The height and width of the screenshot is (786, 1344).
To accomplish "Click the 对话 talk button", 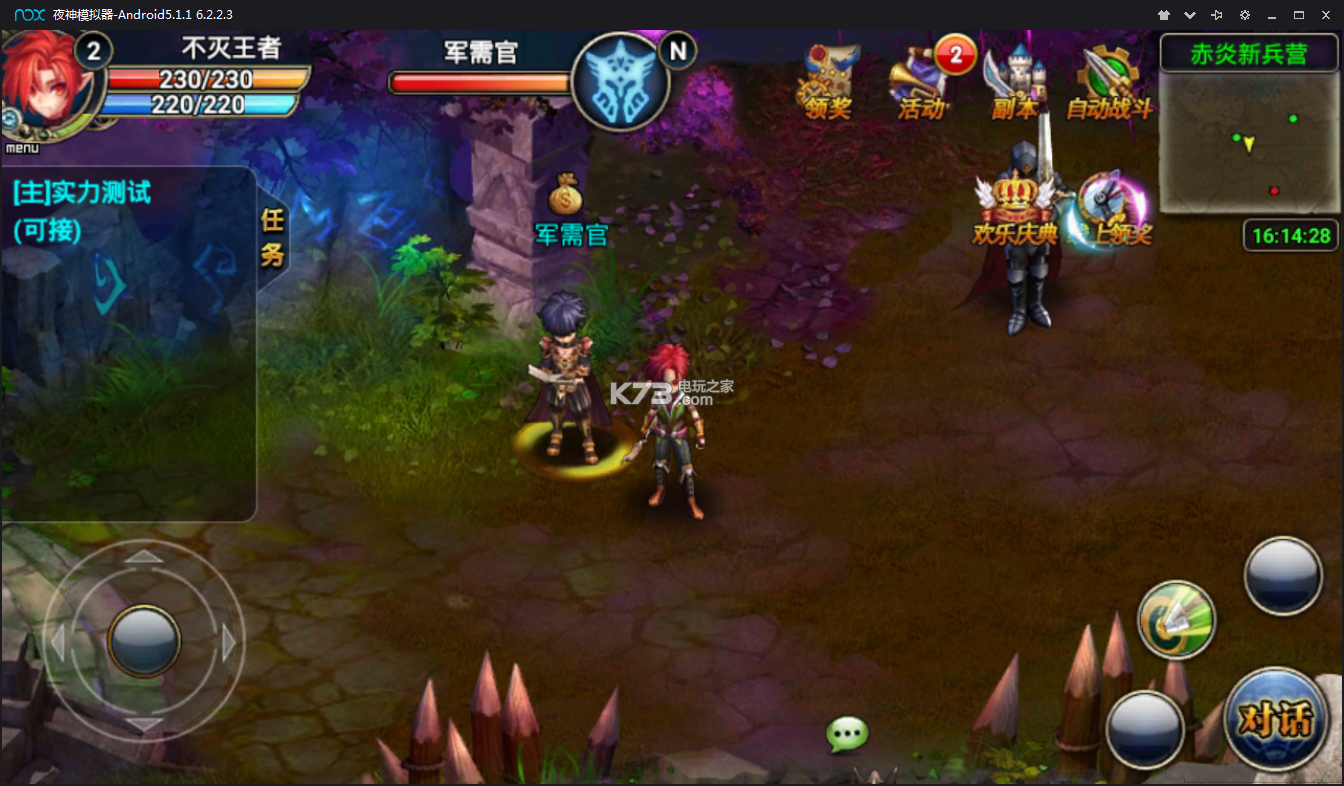I will (1275, 718).
